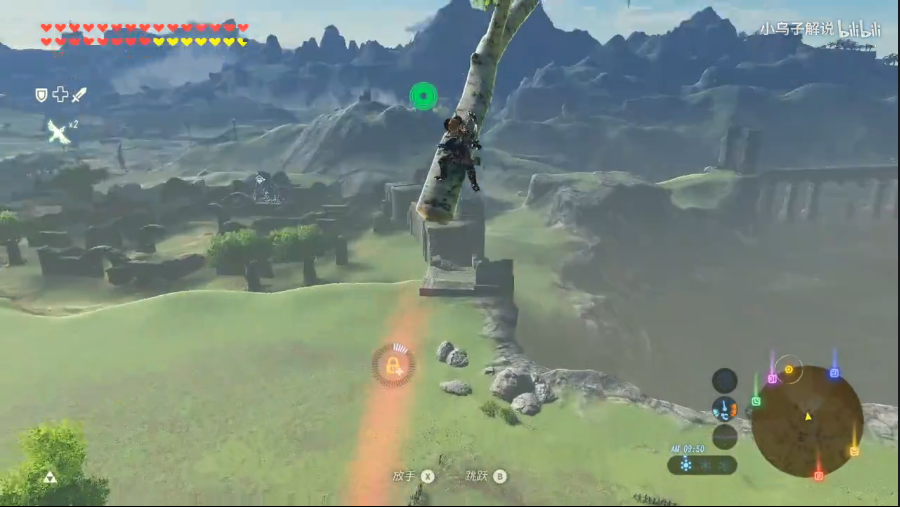The width and height of the screenshot is (900, 507).
Task: Click the red marker on the minimap
Action: point(819,475)
